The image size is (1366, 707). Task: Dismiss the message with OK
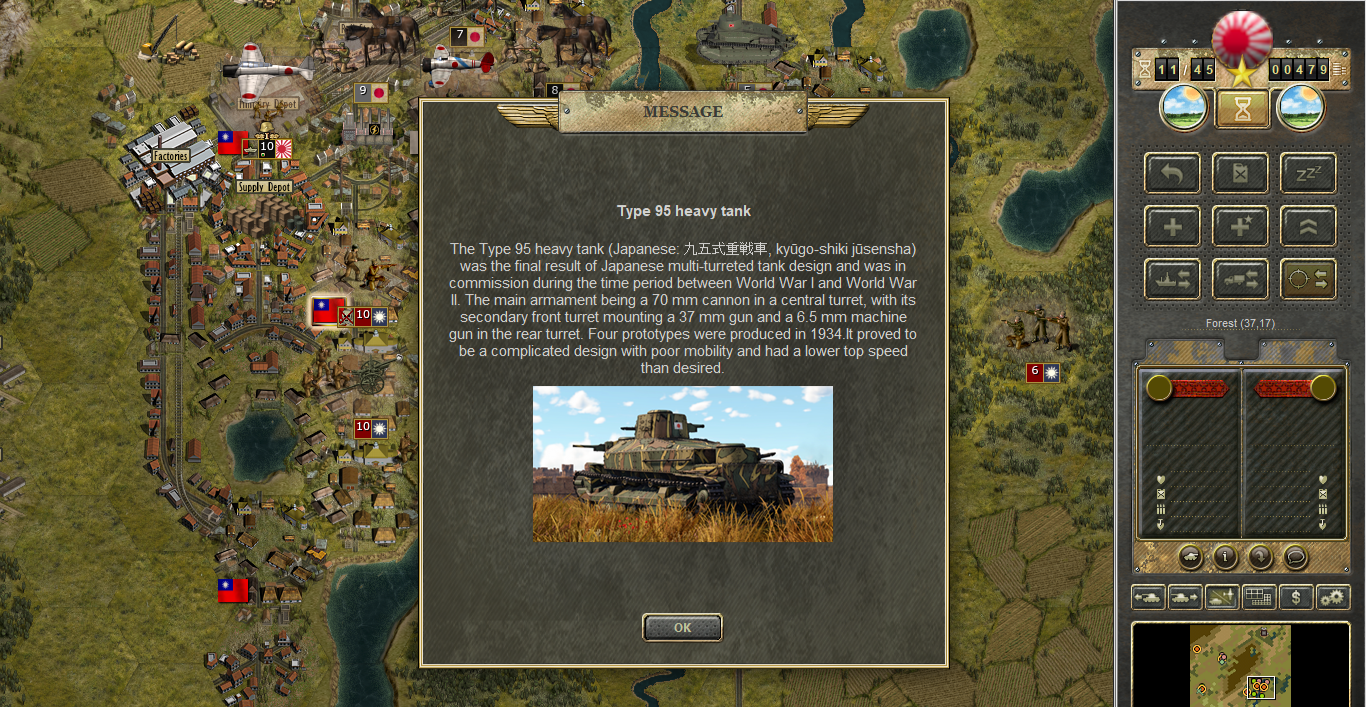682,628
